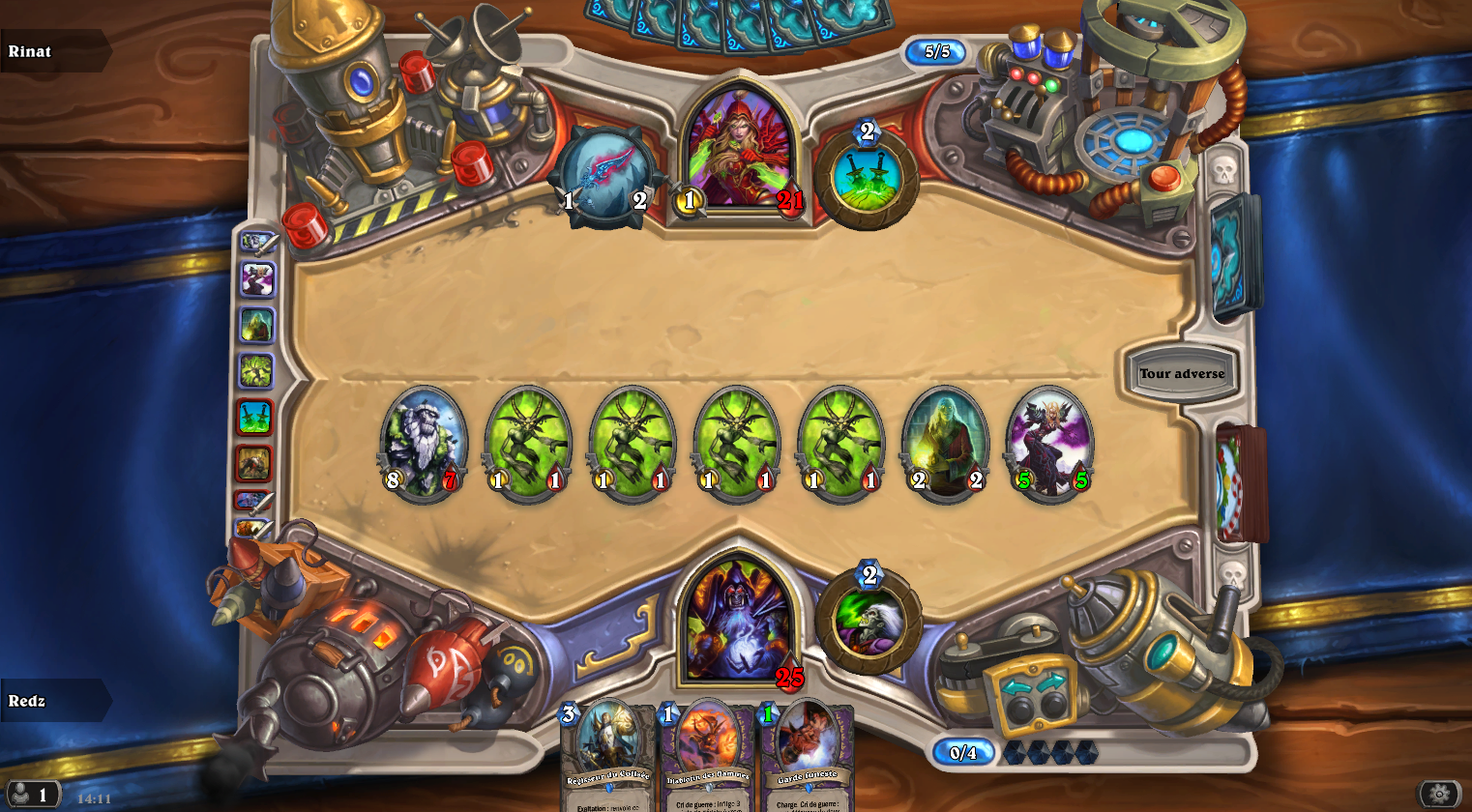Select the 2/2 ghostly green minion
Image resolution: width=1472 pixels, height=812 pixels.
point(946,444)
